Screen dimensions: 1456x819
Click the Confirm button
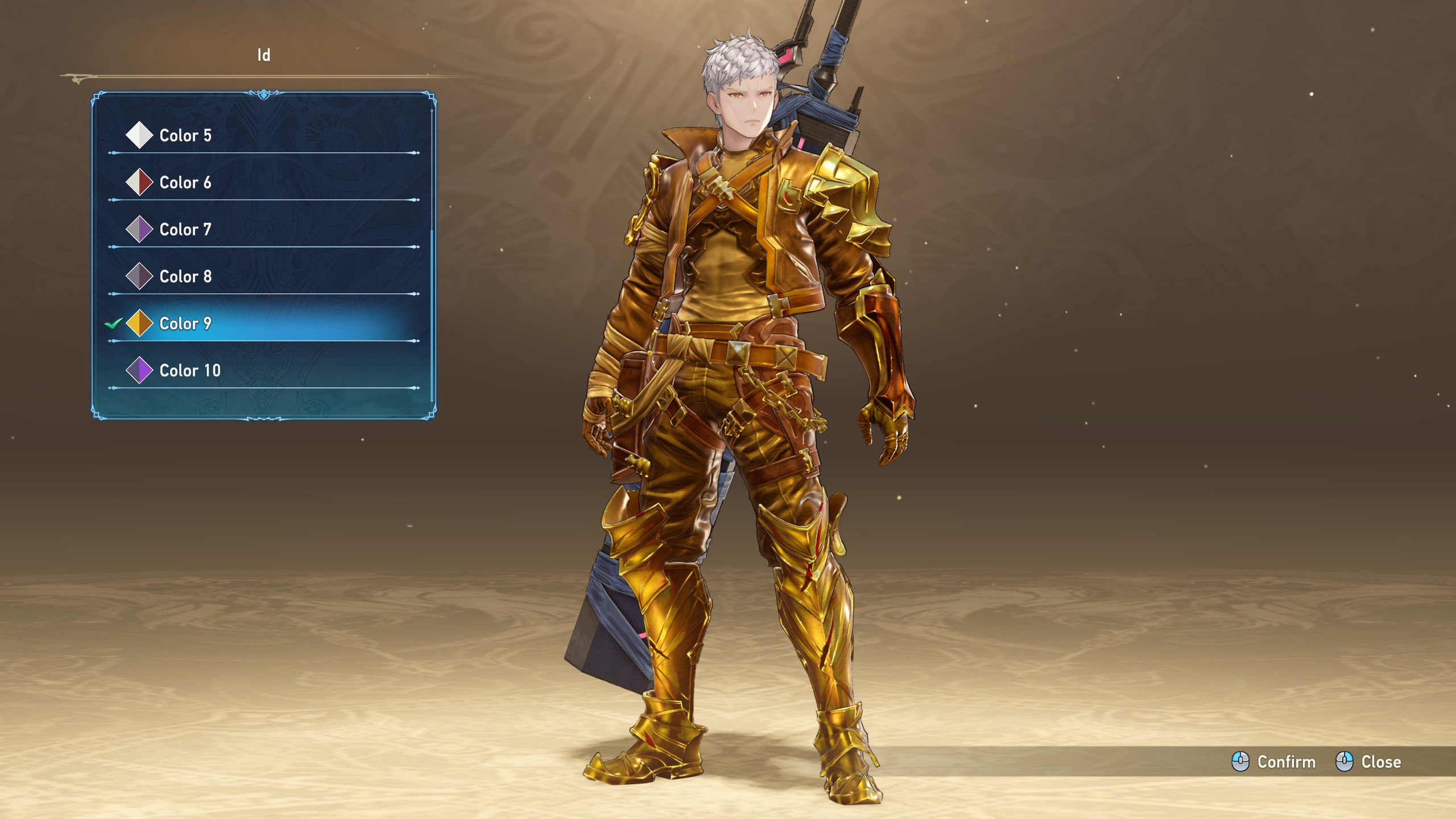click(x=1274, y=762)
